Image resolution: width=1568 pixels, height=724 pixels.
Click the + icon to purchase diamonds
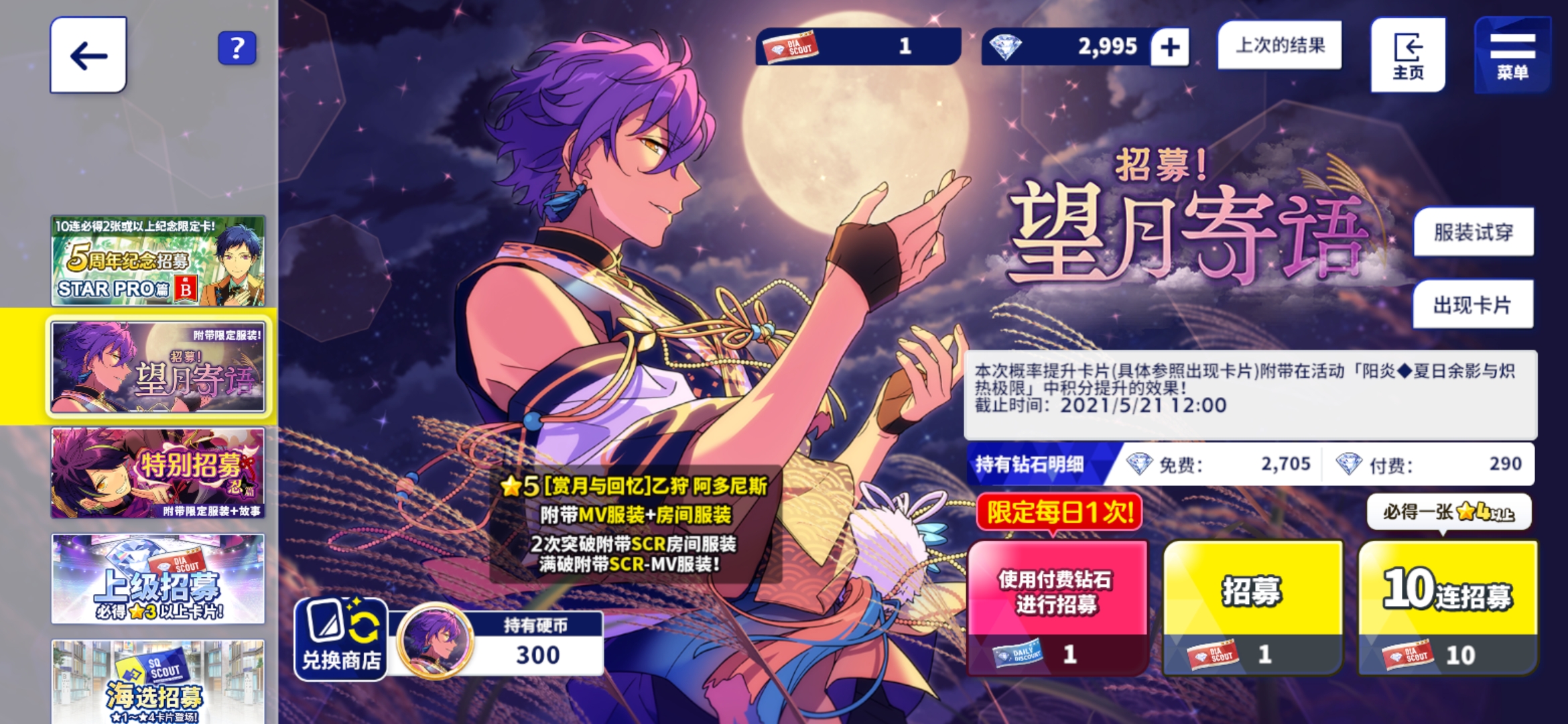(1169, 46)
